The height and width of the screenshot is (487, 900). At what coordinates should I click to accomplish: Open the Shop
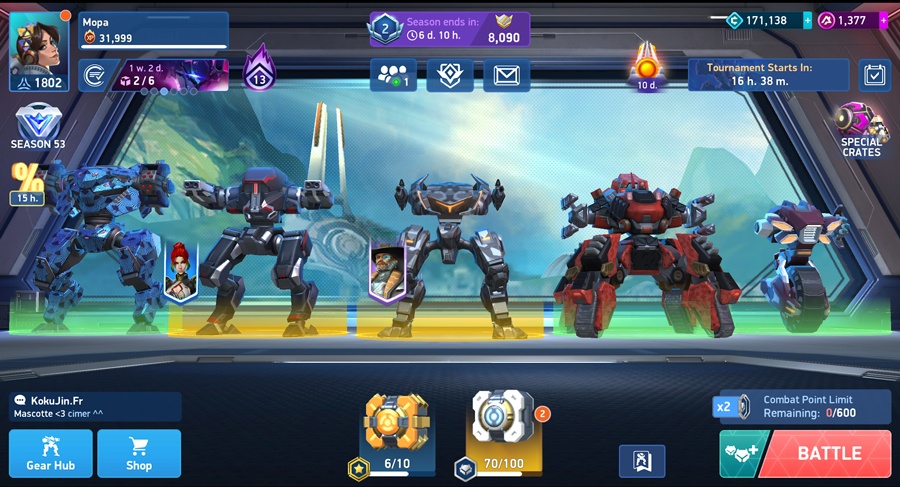139,453
